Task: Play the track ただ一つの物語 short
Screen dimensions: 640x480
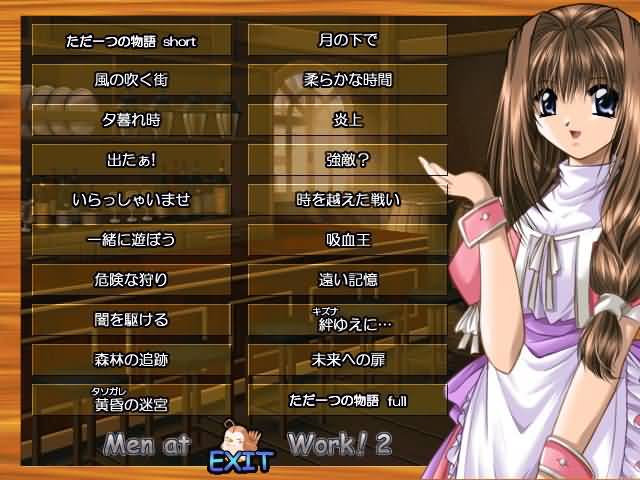Action: point(131,41)
